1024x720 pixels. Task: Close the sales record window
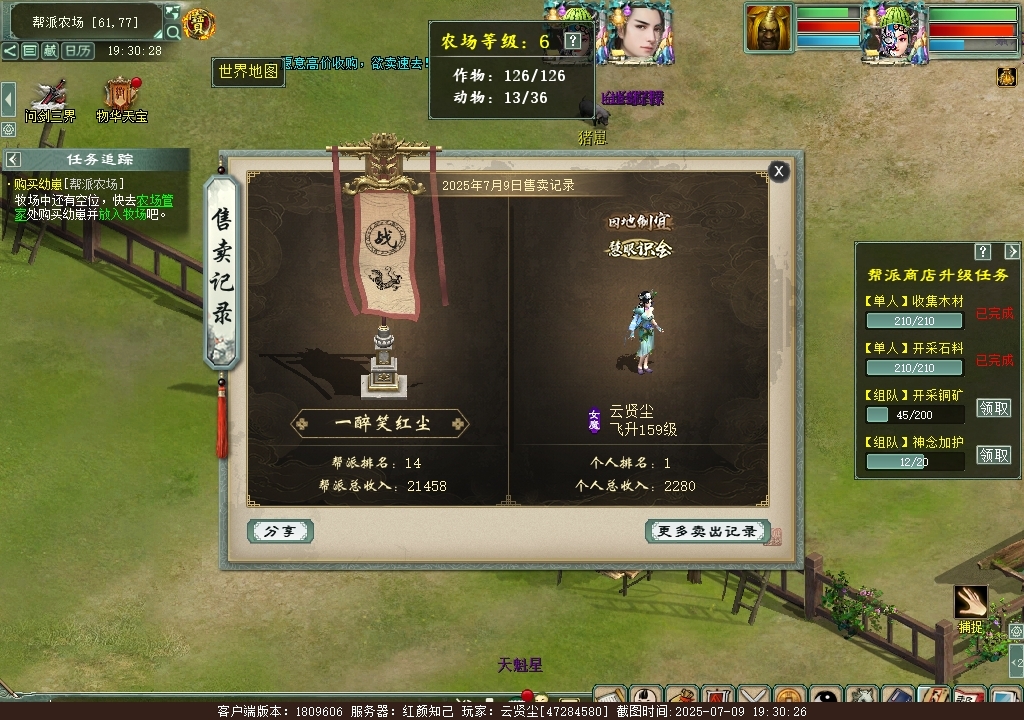[x=779, y=171]
